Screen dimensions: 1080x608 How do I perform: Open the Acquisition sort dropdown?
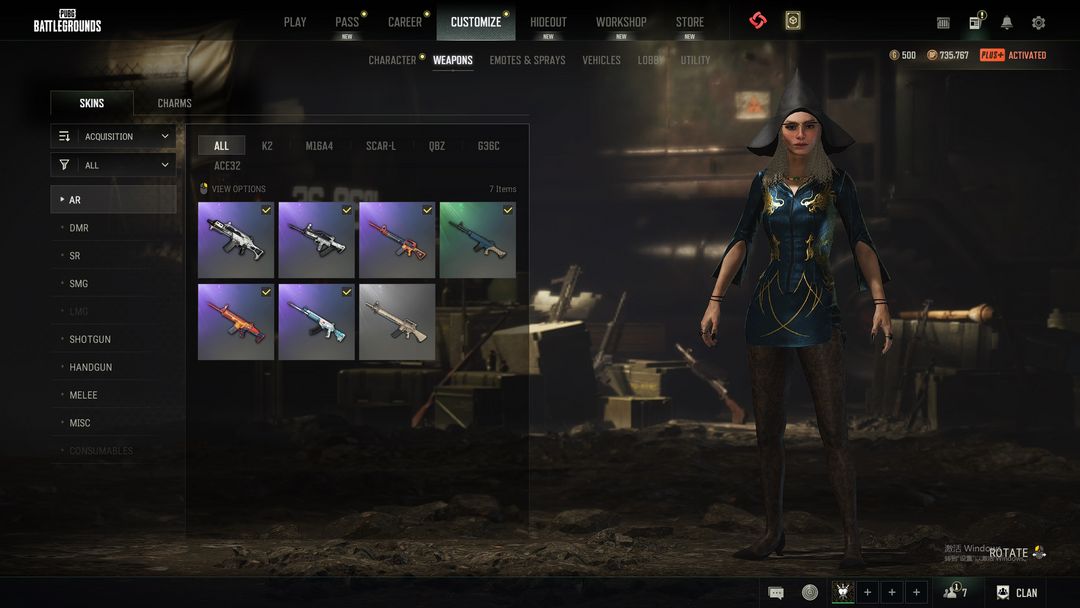113,136
